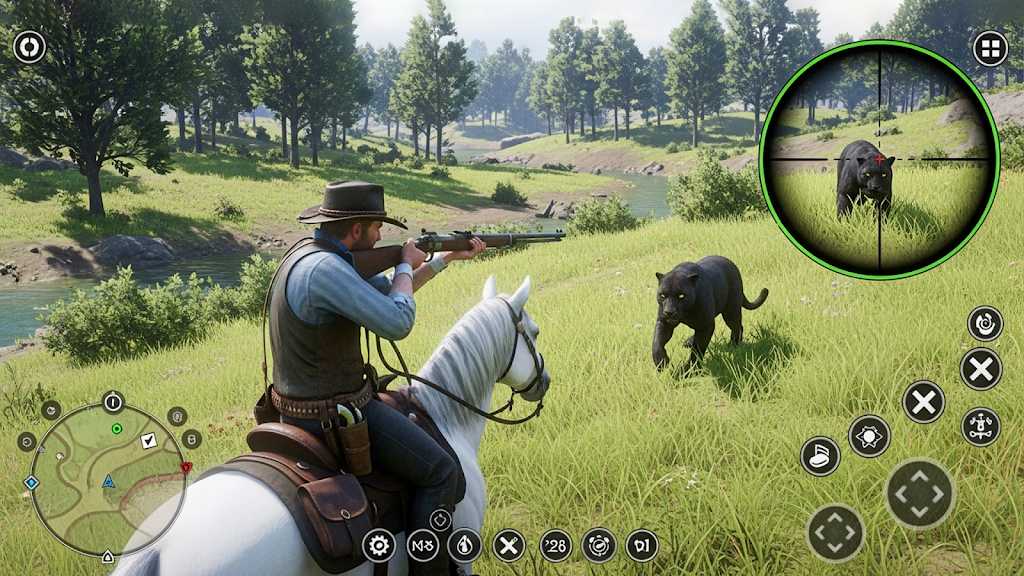Tap the anchor-like figure icon button
The height and width of the screenshot is (576, 1024).
[x=981, y=426]
